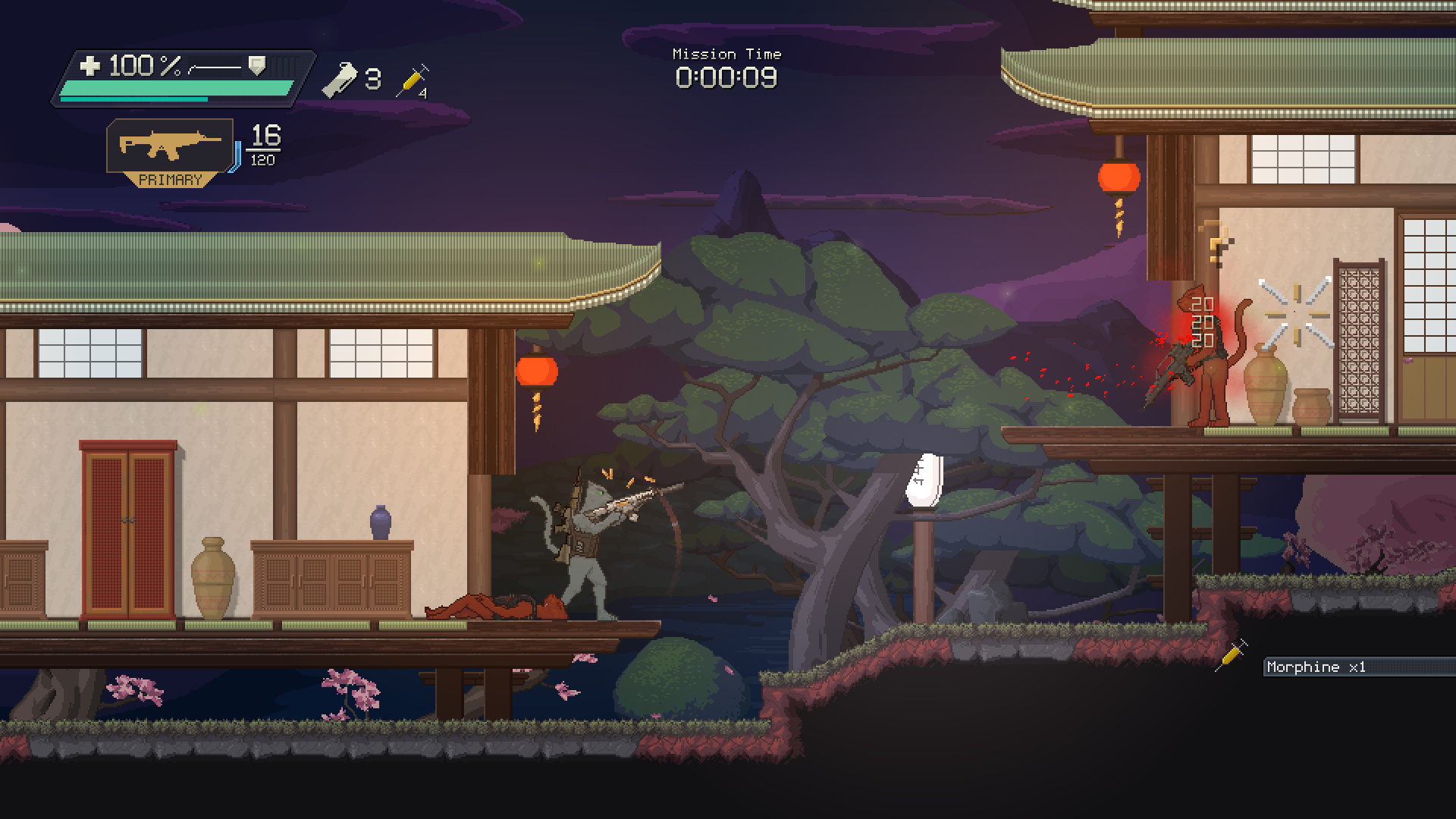Select the primary rifle weapon icon
The height and width of the screenshot is (819, 1456).
point(168,146)
